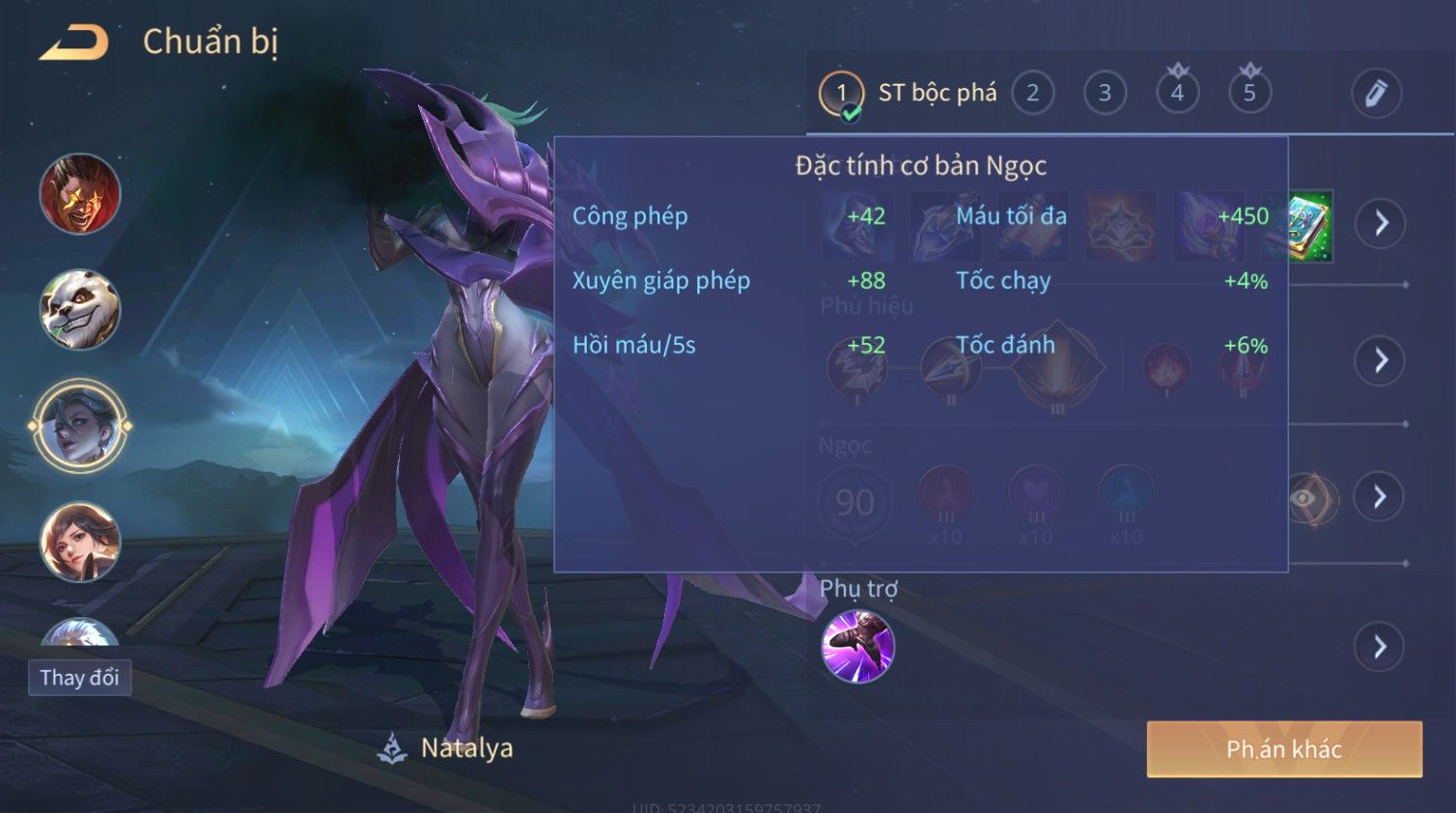Open the Ngọc section arrow
The width and height of the screenshot is (1456, 813).
(1381, 497)
